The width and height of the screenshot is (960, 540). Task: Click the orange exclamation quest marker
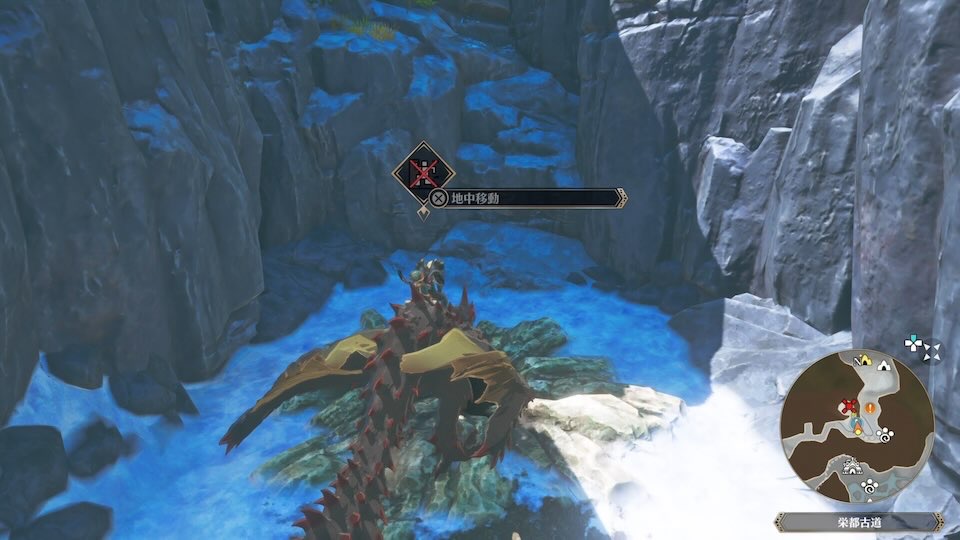click(x=871, y=408)
